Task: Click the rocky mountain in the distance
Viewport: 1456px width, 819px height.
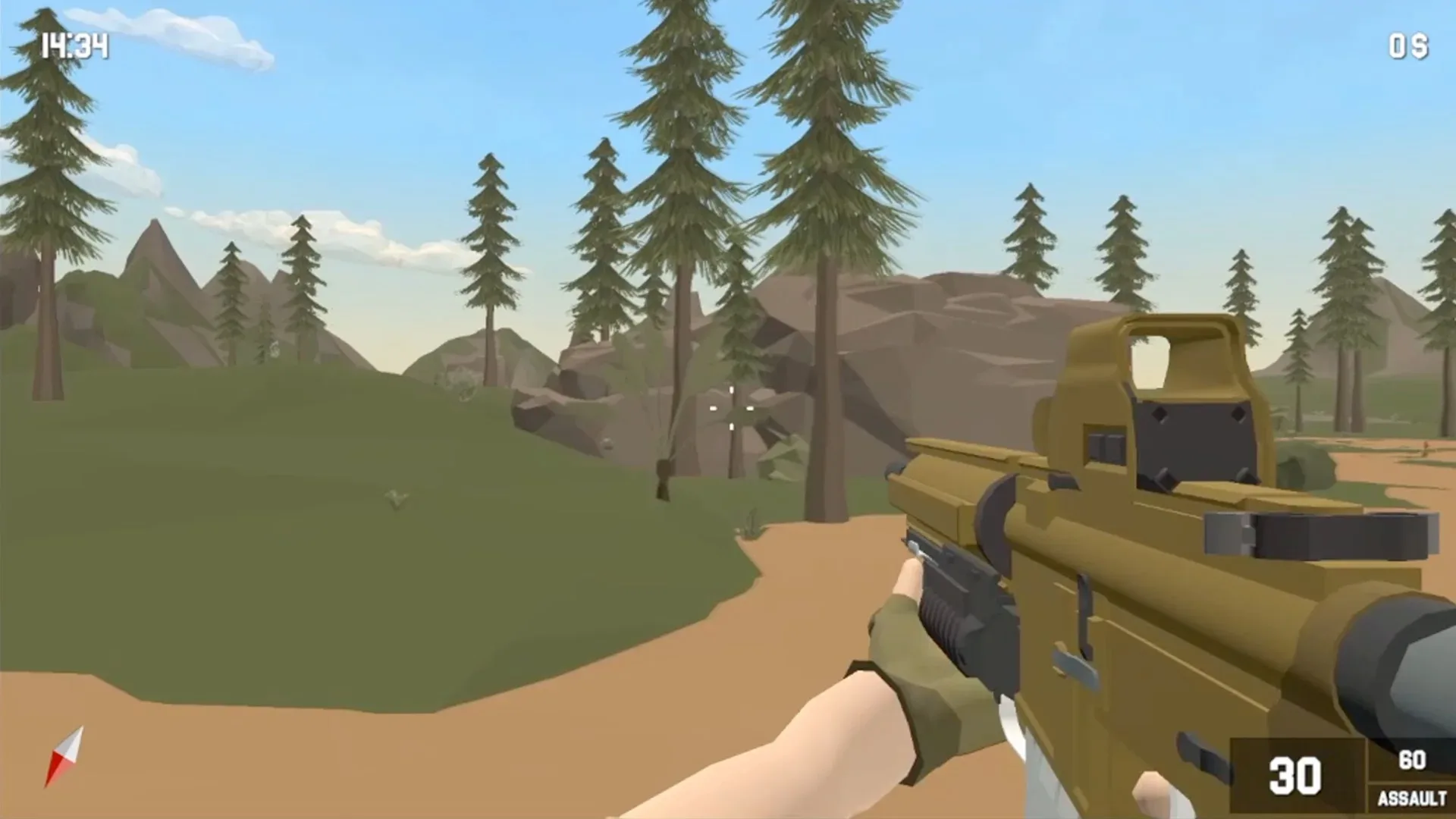Action: (x=948, y=326)
